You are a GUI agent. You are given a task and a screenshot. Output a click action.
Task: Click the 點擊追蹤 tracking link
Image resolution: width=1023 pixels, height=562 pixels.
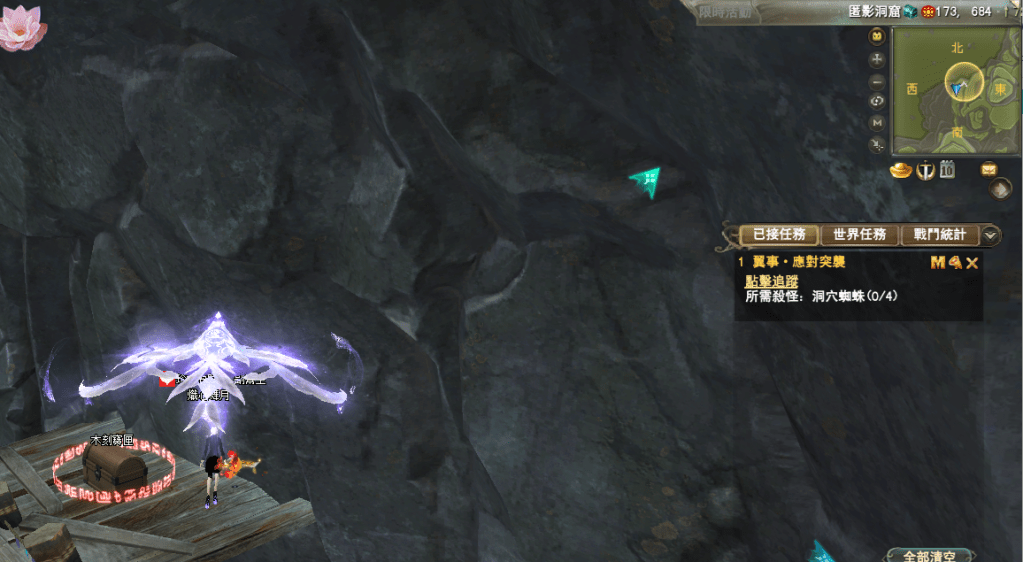pyautogui.click(x=771, y=281)
